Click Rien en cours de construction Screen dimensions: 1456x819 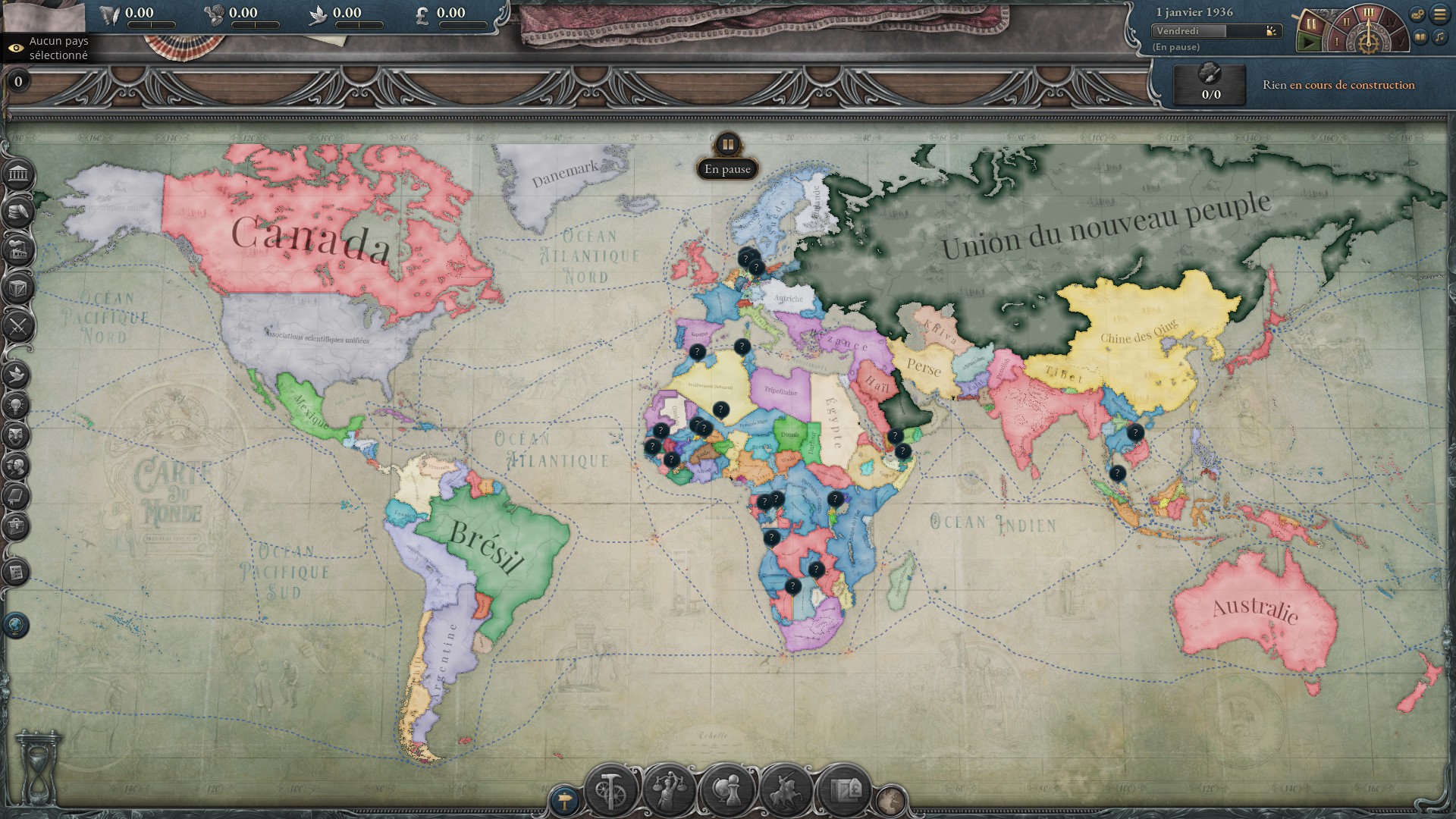1339,85
